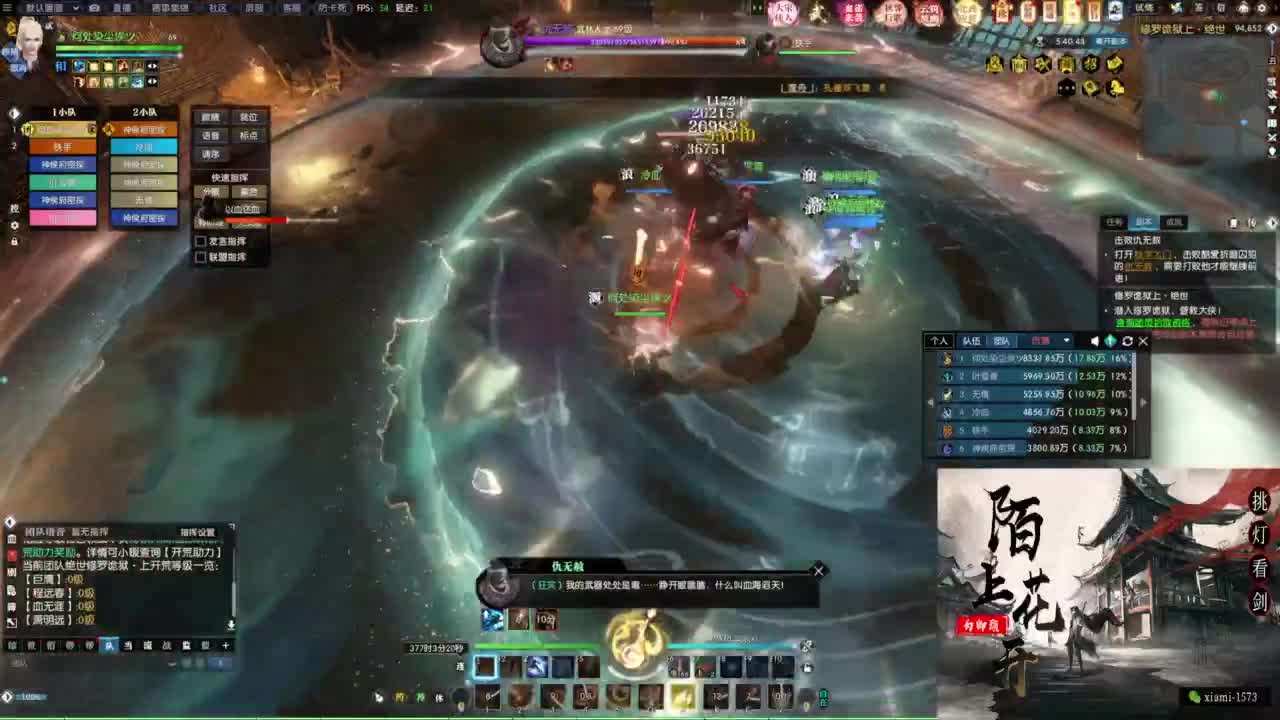The height and width of the screenshot is (720, 1280).
Task: Click the class icon beside the top-ranked player in damage meter
Action: 947,360
